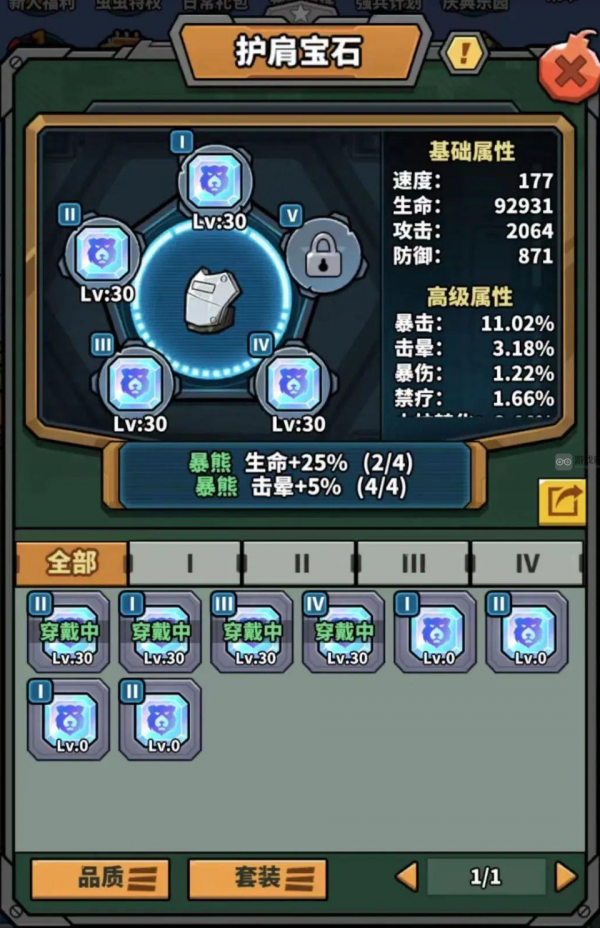This screenshot has height=928, width=600.
Task: Switch to the I gem tab
Action: coord(187,564)
